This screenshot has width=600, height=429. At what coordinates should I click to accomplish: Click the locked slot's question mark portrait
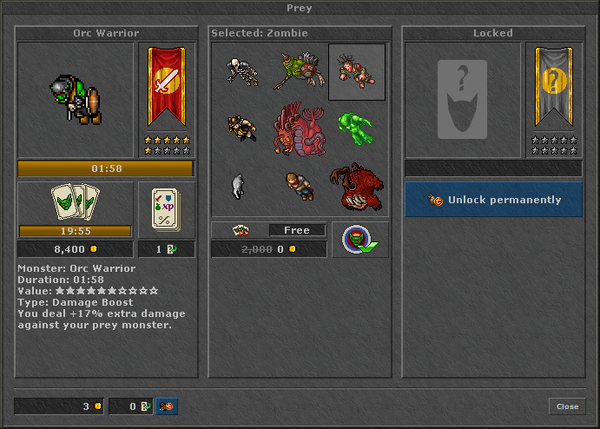pos(462,99)
